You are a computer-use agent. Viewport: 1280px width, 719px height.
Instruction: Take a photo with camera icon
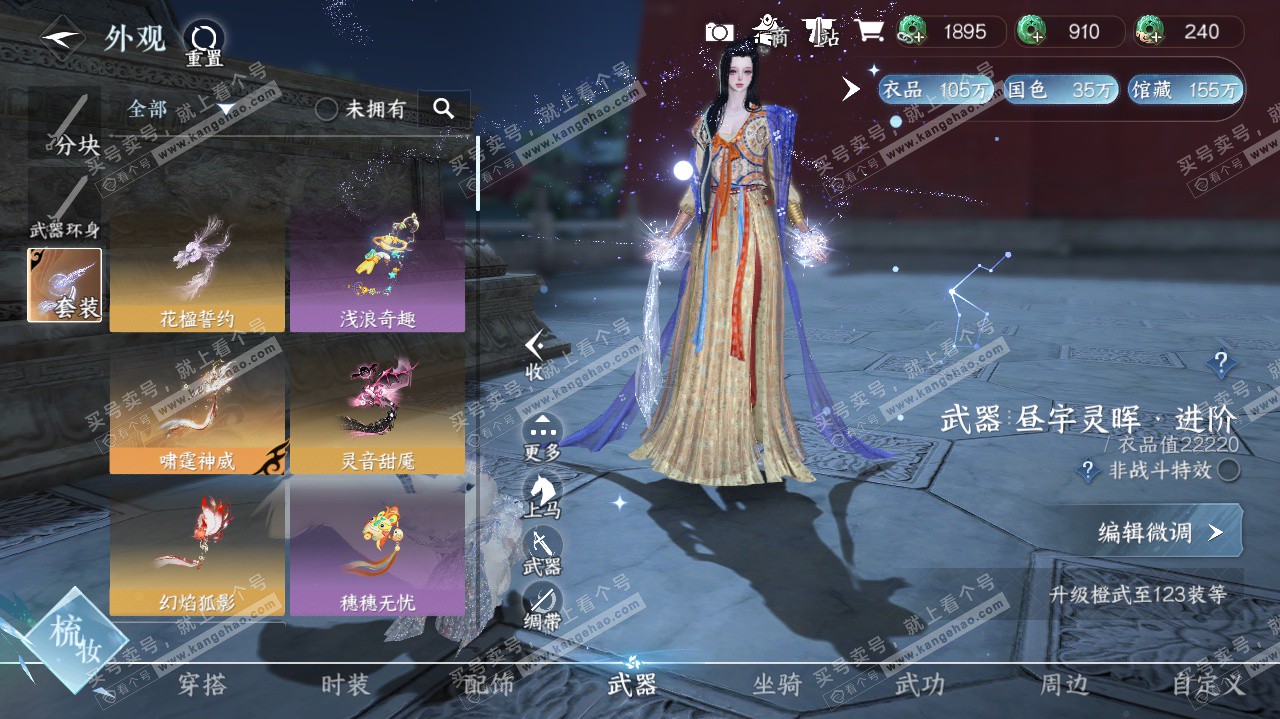tap(719, 32)
